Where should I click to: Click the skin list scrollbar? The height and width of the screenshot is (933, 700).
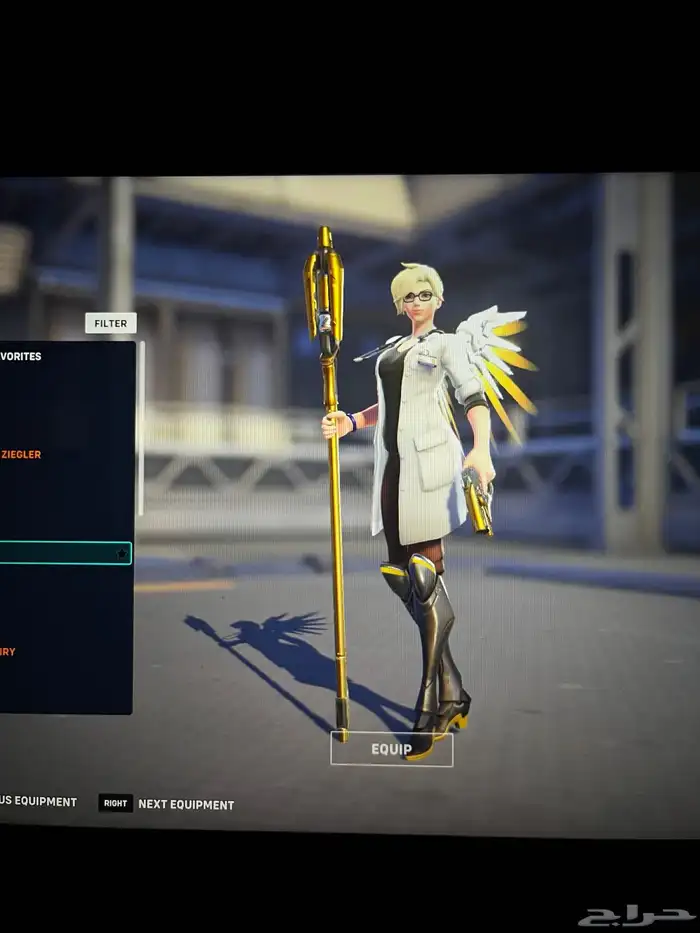click(x=141, y=430)
